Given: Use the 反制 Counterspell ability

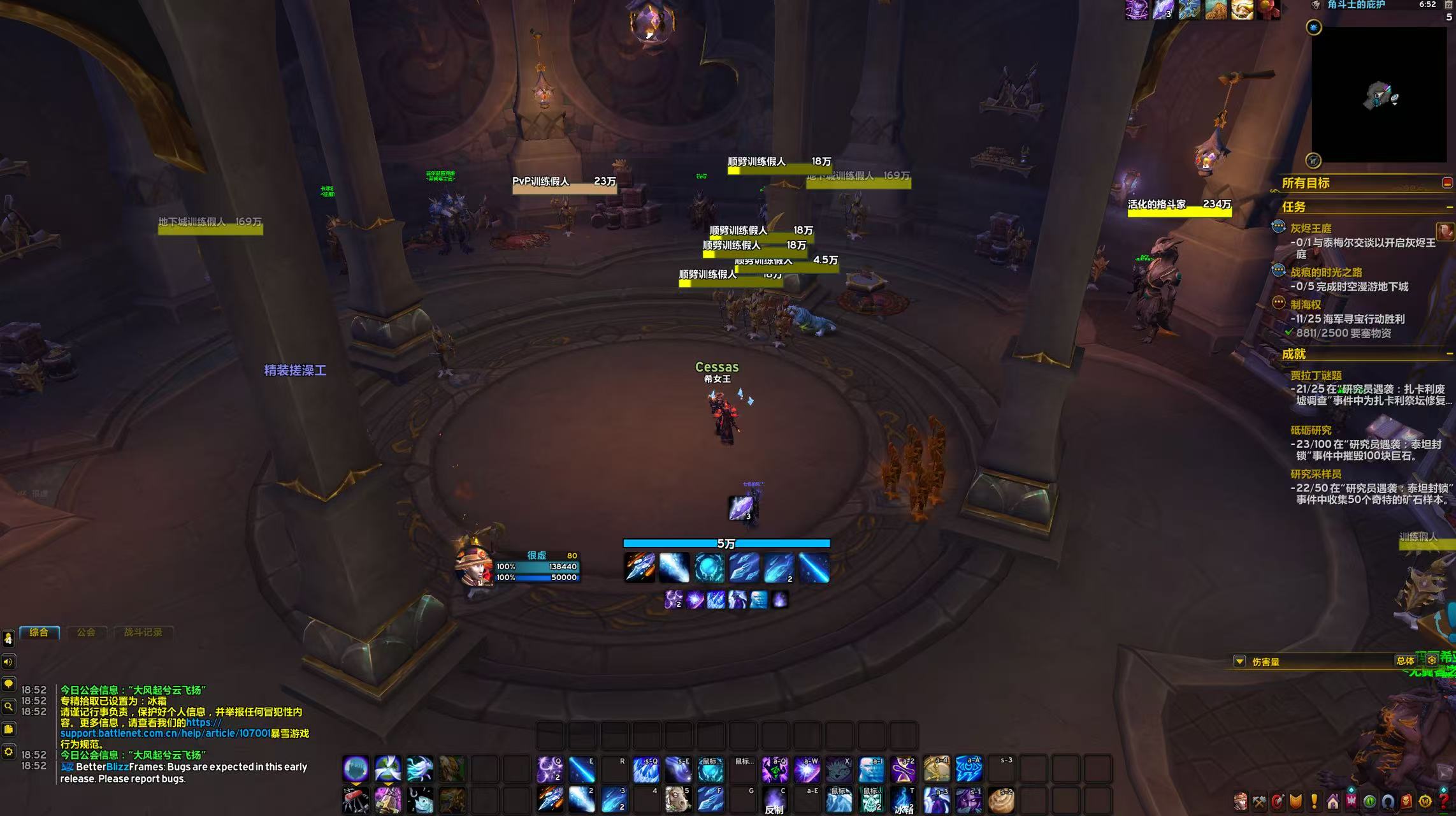Looking at the screenshot, I should click(x=775, y=800).
